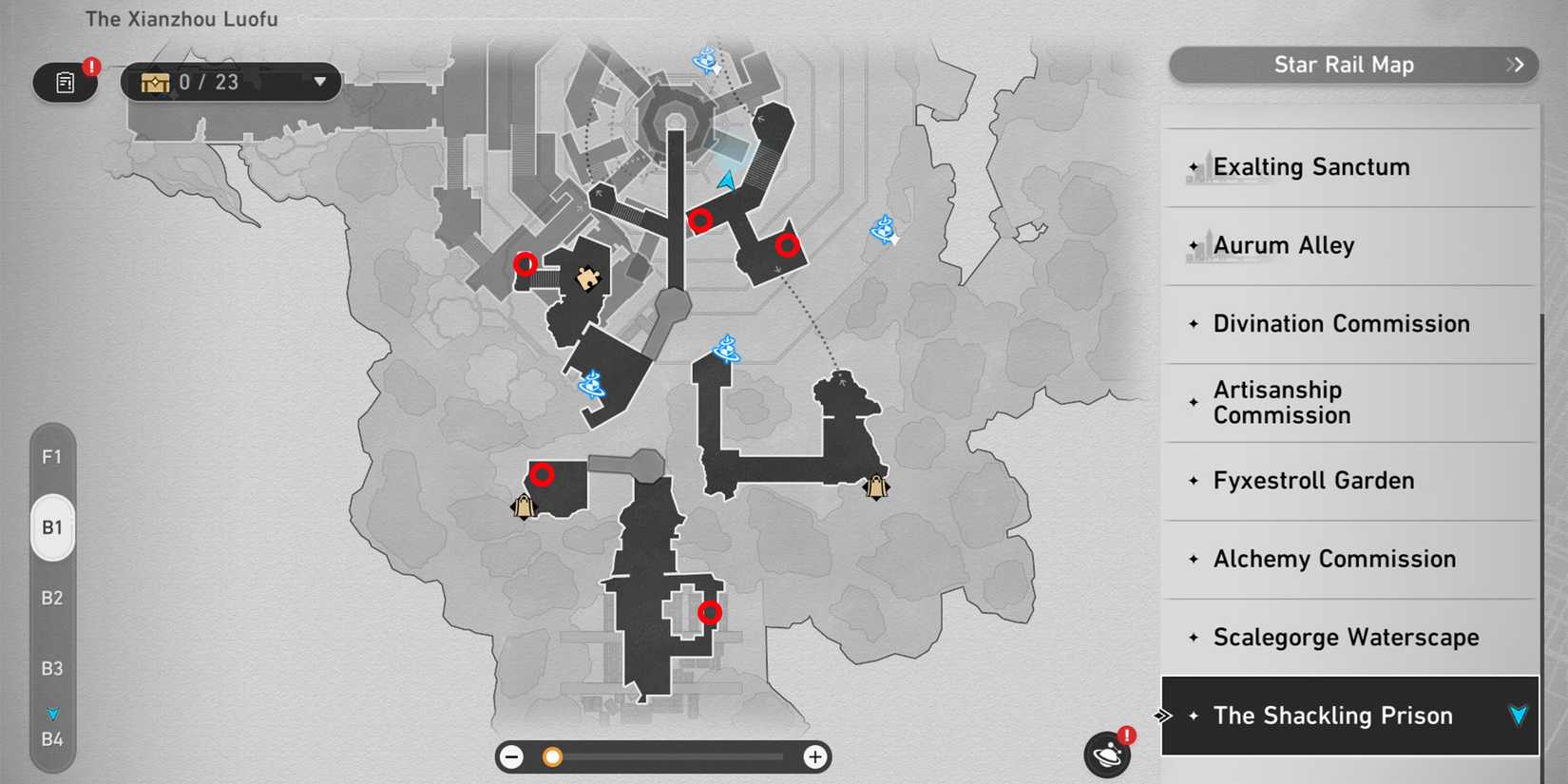Open the Star Rail Map
This screenshot has width=1568, height=784.
[x=1345, y=65]
